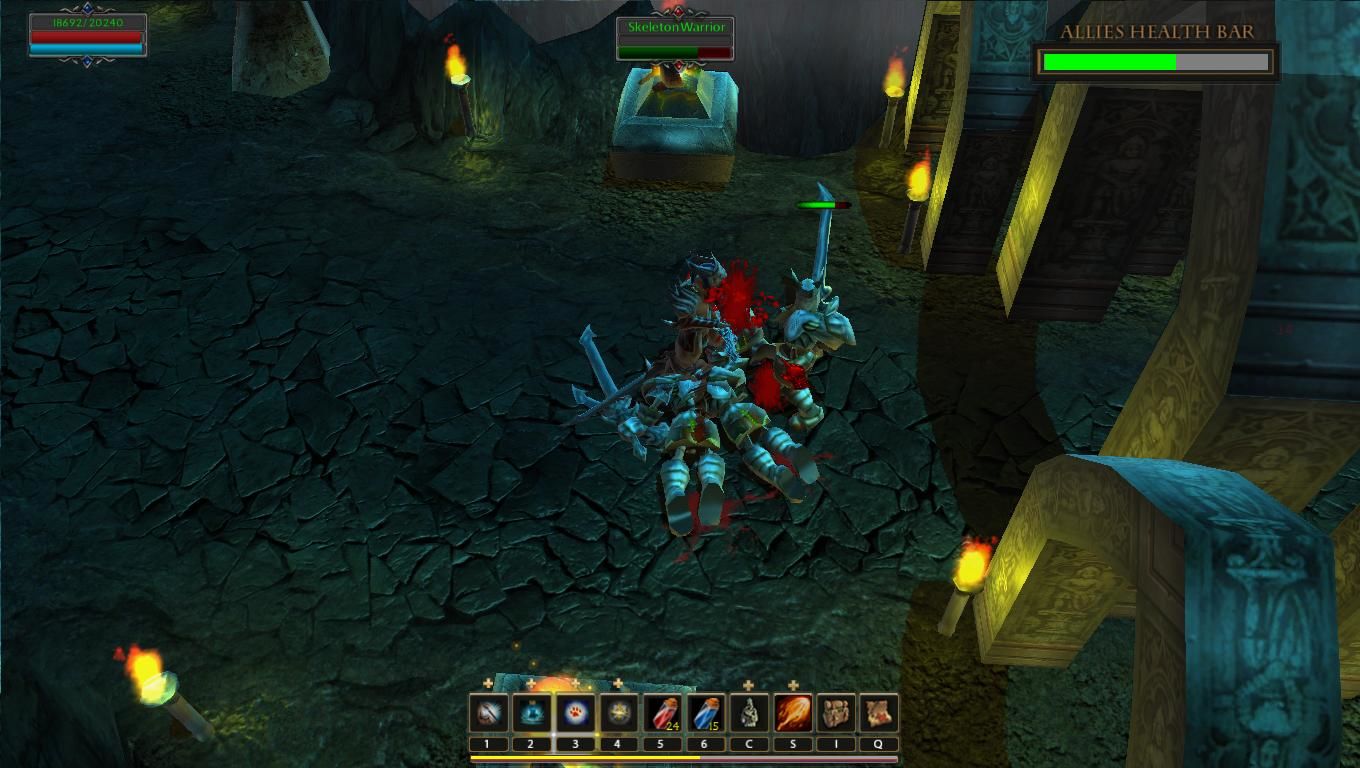Click the plus above the fireball skills icon
This screenshot has height=768, width=1360.
[793, 685]
